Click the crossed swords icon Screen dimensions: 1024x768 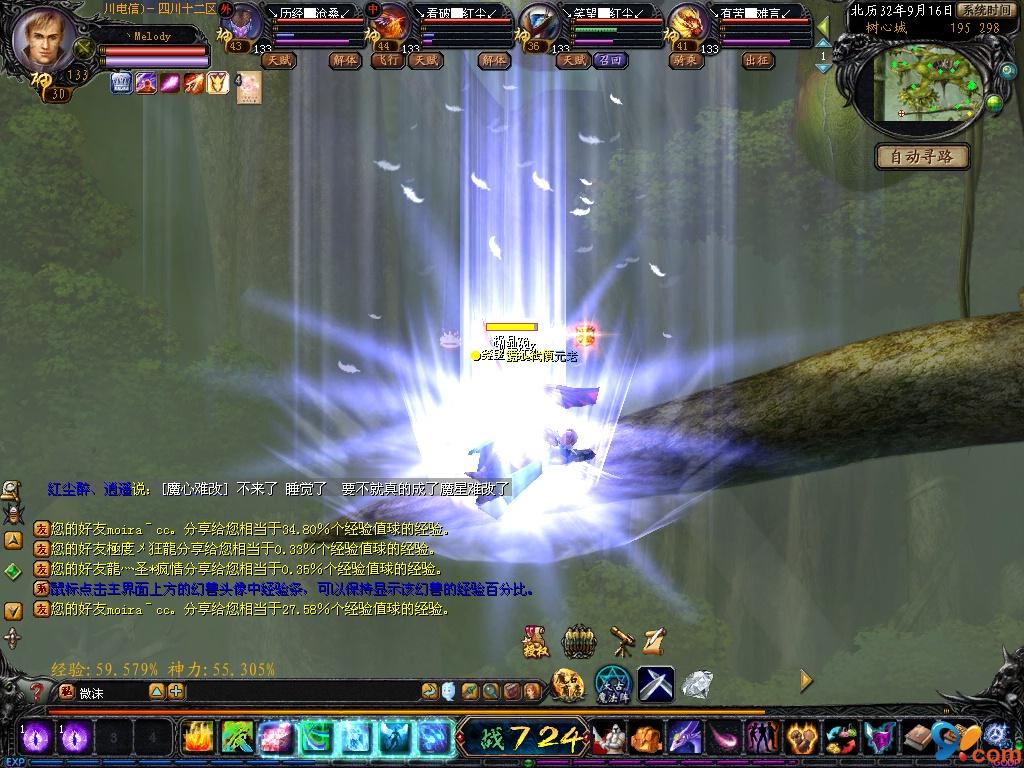click(x=655, y=683)
